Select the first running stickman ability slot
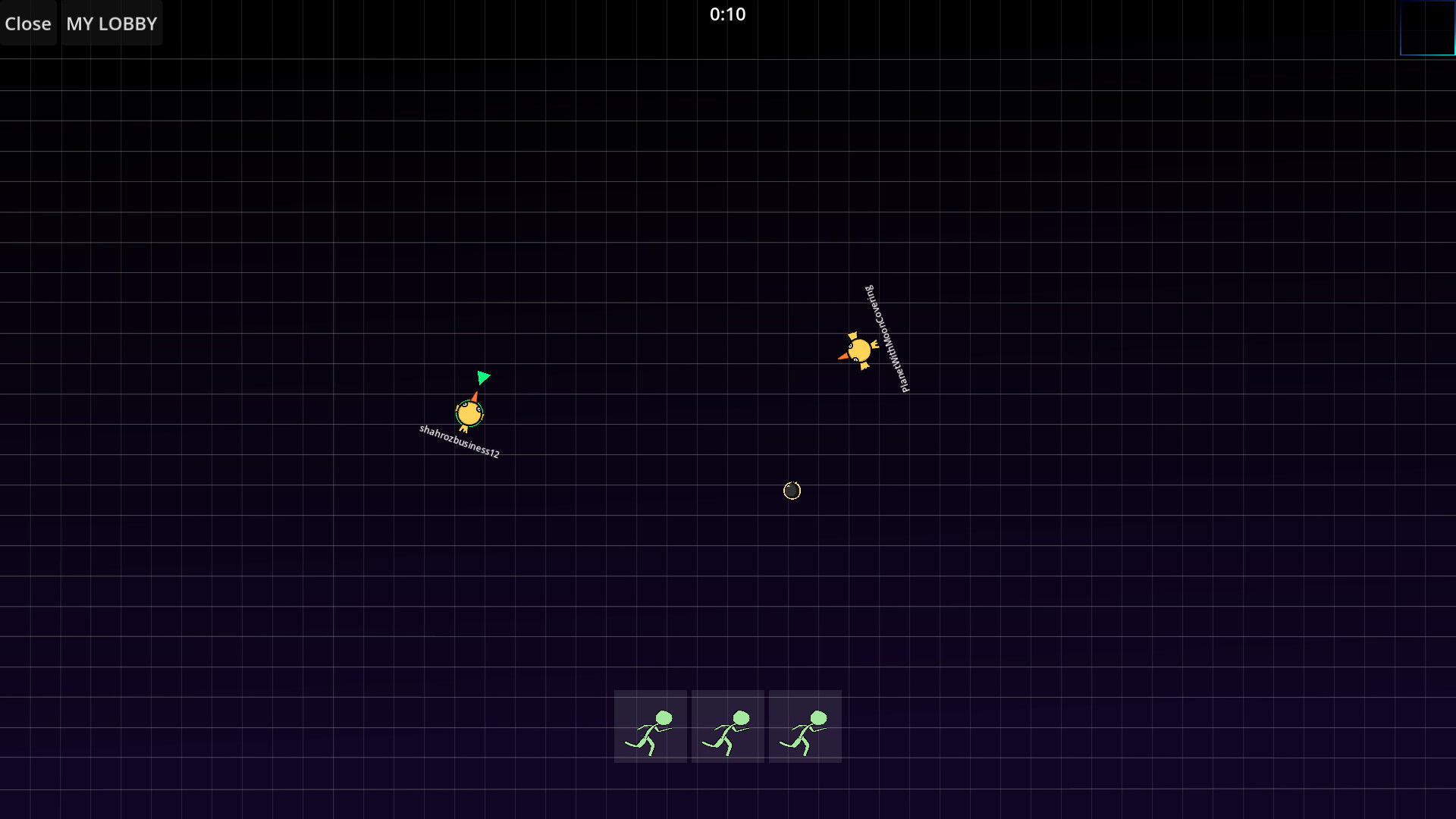The height and width of the screenshot is (819, 1456). click(650, 726)
